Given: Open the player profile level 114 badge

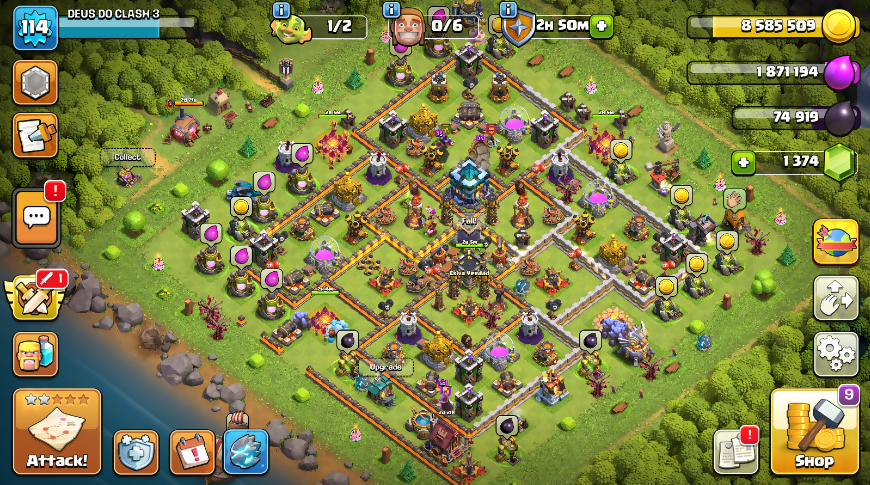Looking at the screenshot, I should [34, 27].
